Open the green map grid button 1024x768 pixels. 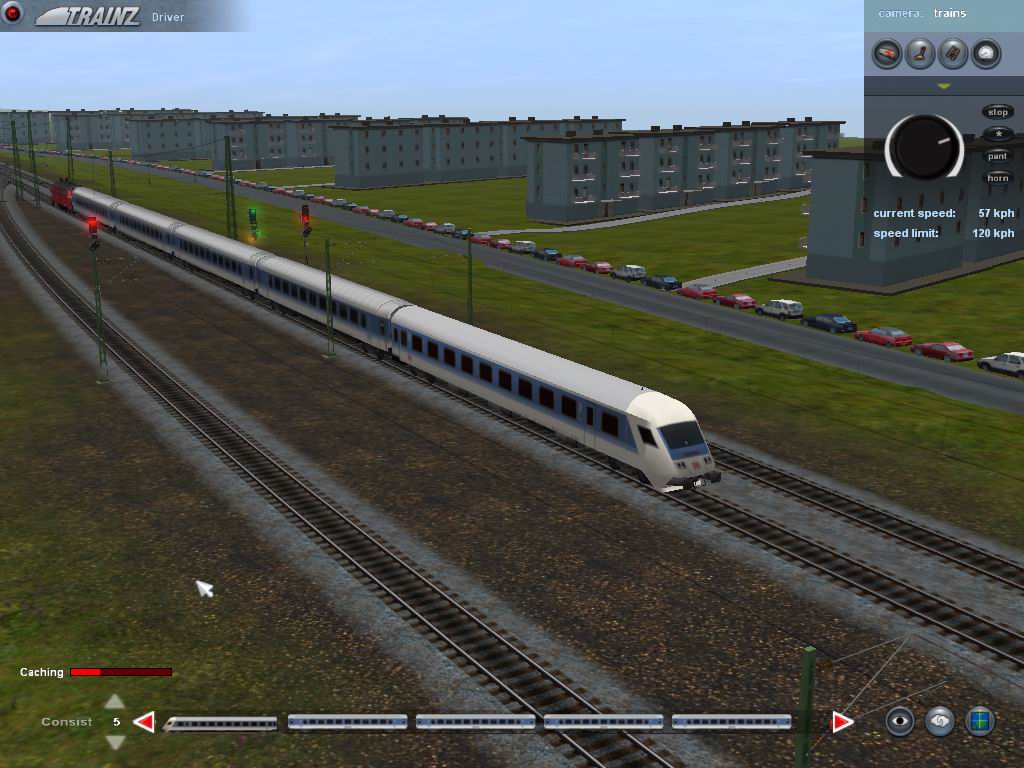point(980,721)
